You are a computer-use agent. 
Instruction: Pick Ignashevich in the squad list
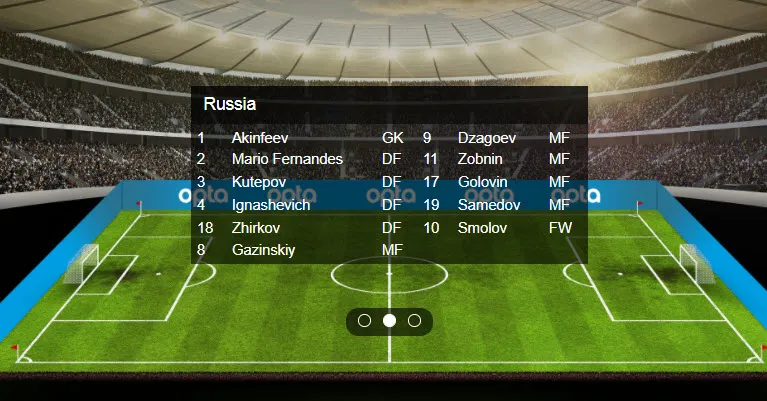(x=270, y=205)
